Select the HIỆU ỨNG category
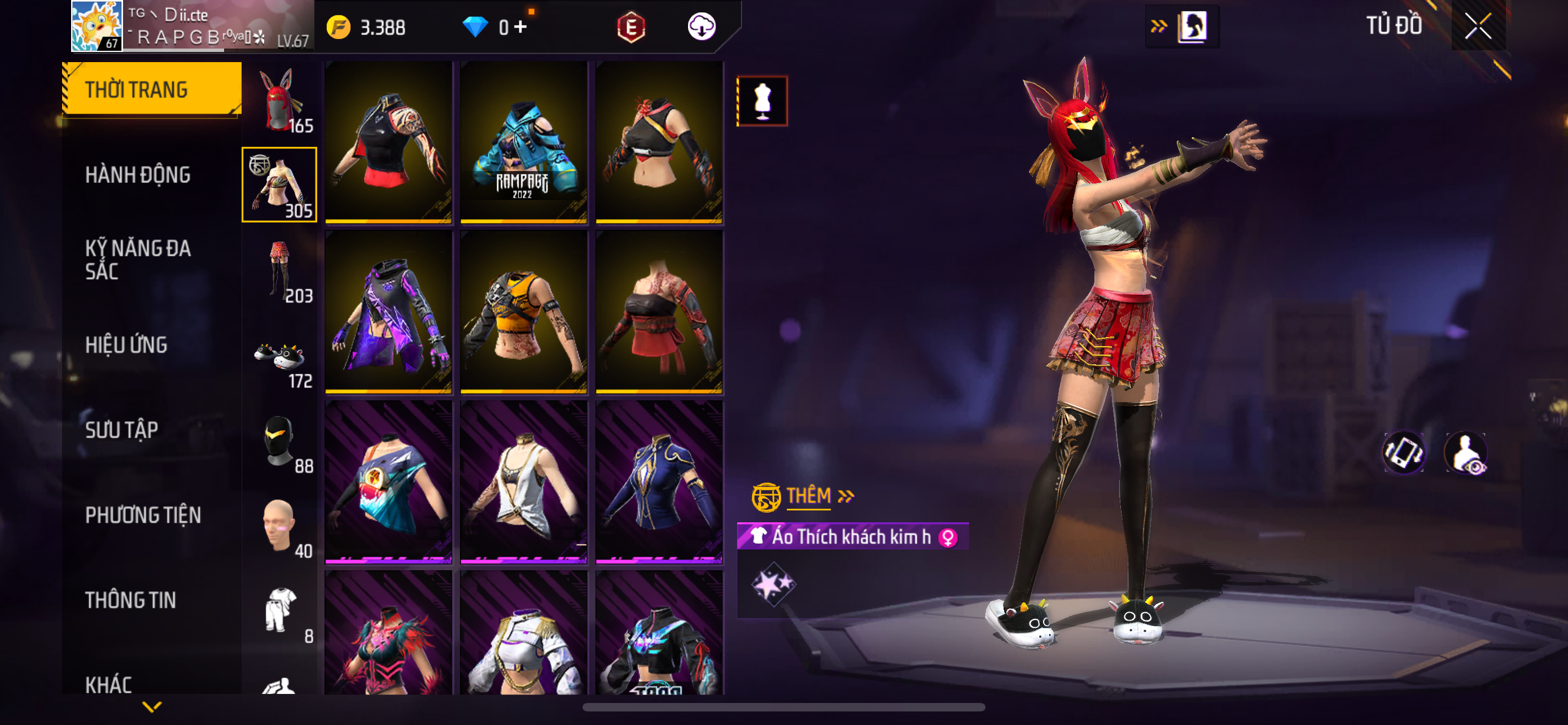Viewport: 1568px width, 725px height. click(x=126, y=344)
